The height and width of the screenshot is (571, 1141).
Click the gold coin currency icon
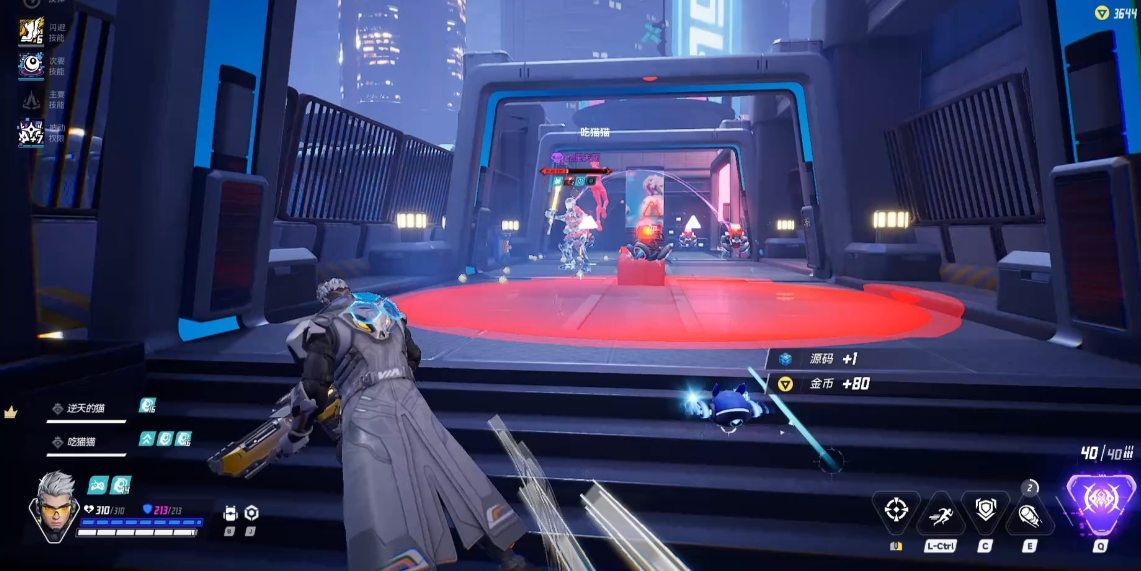[x=1102, y=13]
